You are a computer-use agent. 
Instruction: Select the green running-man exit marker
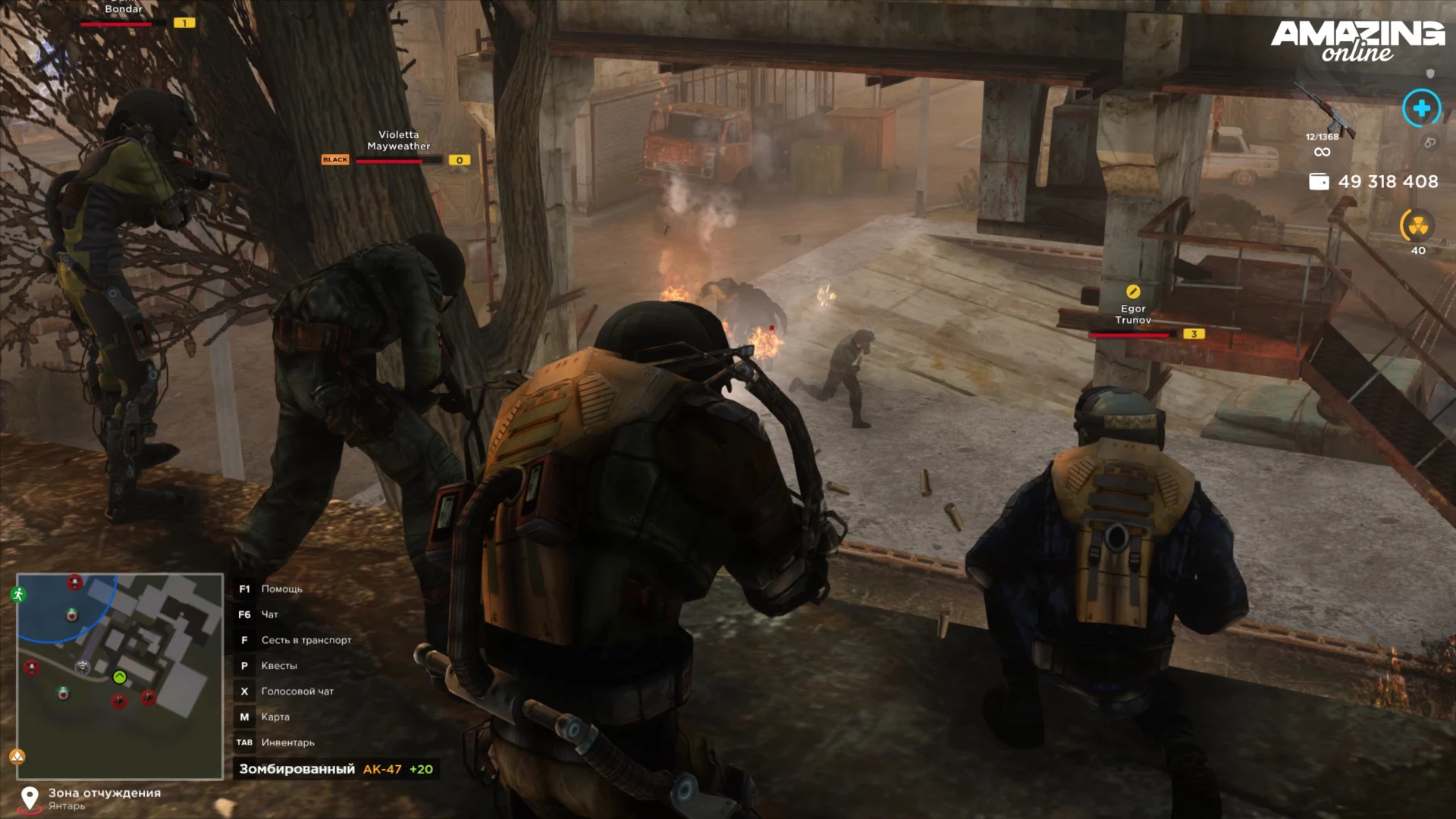click(19, 595)
